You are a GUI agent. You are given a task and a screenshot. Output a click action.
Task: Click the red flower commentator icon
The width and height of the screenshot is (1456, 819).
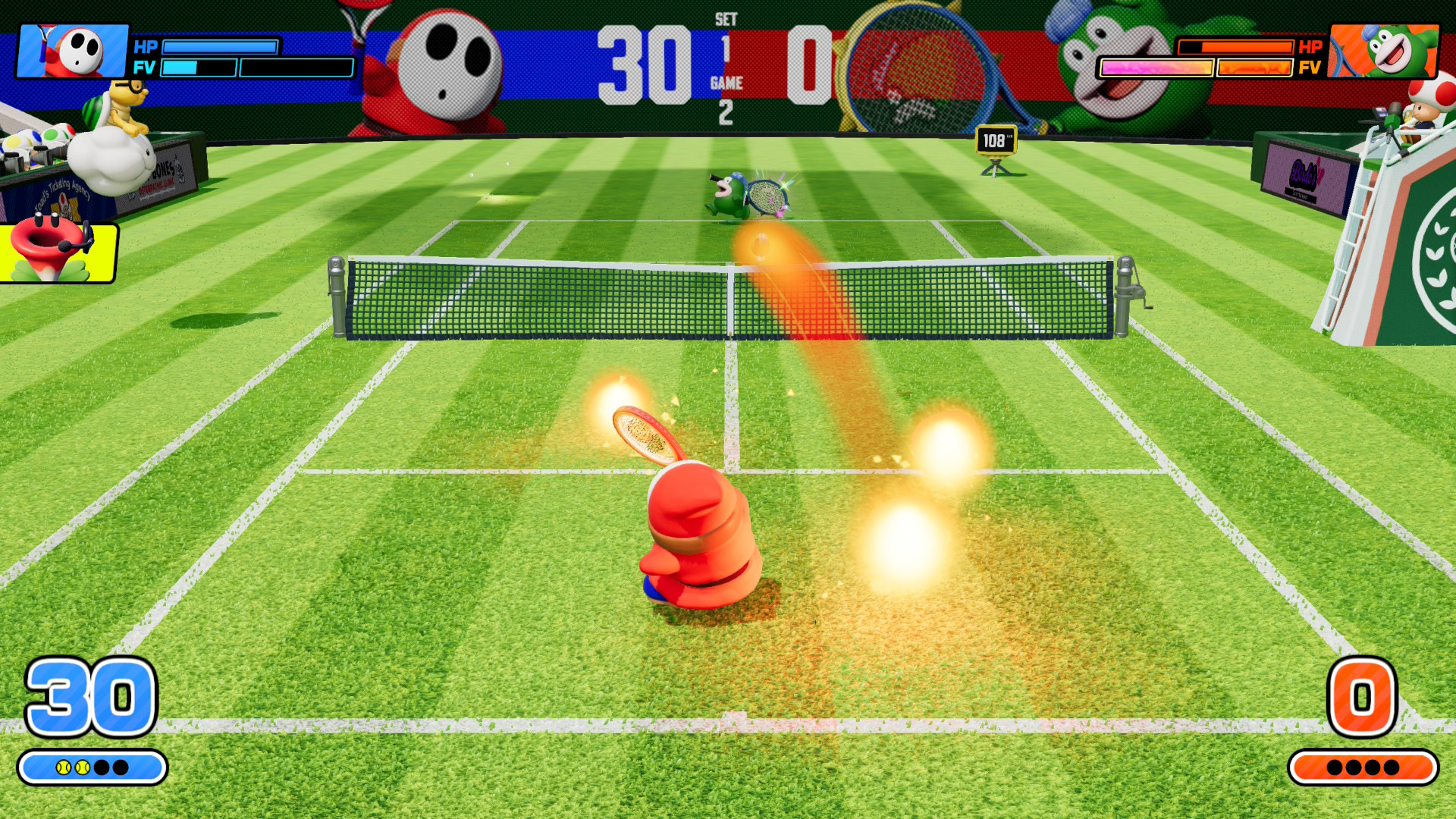tap(57, 252)
